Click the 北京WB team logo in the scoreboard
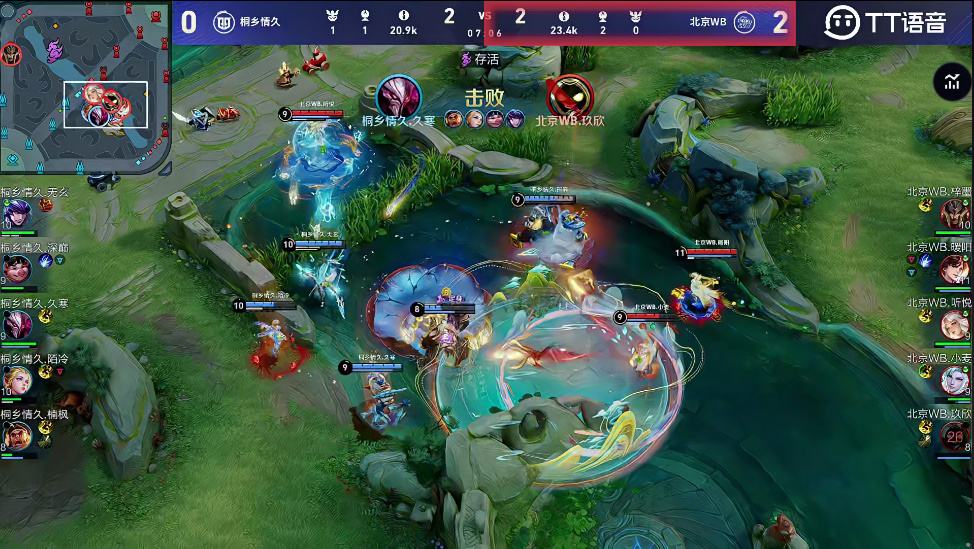Screen dimensions: 974x549 744,22
